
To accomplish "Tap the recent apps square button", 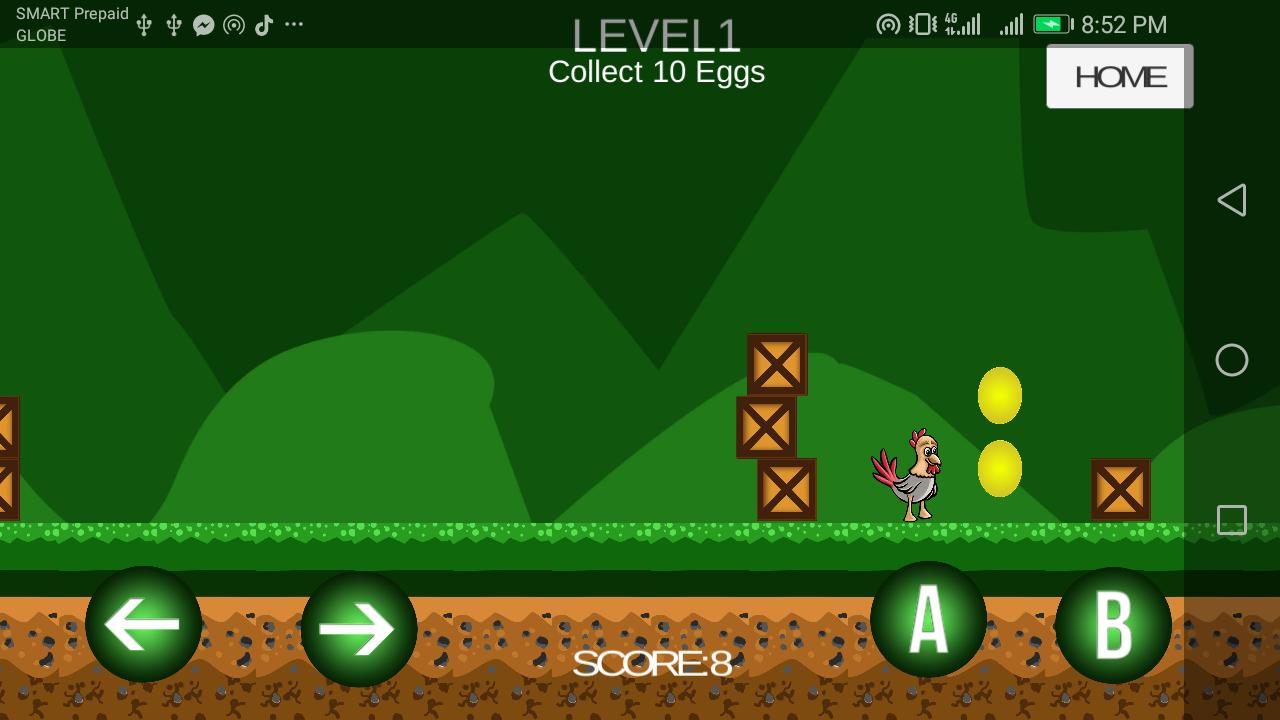I will click(1232, 519).
